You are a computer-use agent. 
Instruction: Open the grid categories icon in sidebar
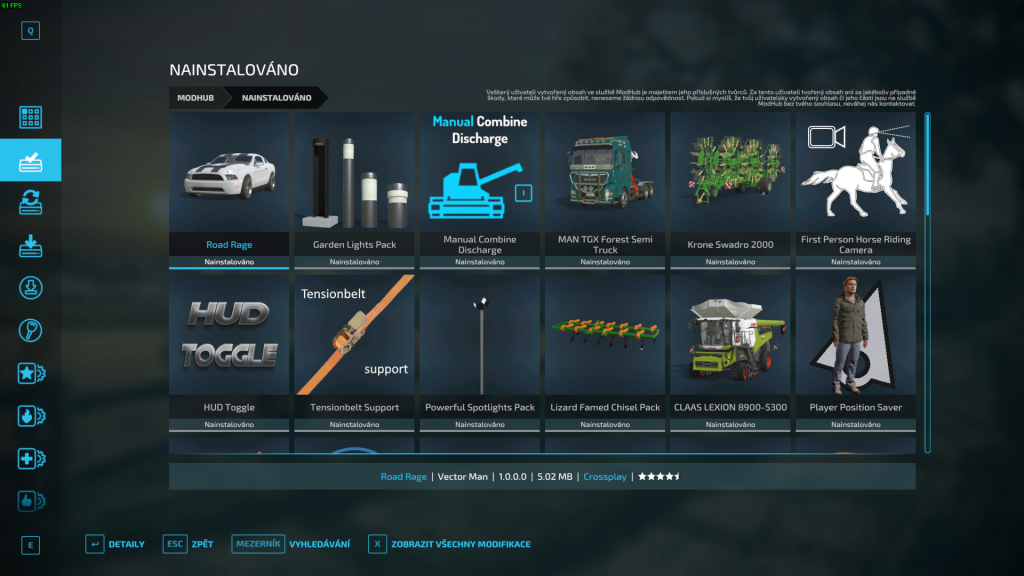point(31,117)
